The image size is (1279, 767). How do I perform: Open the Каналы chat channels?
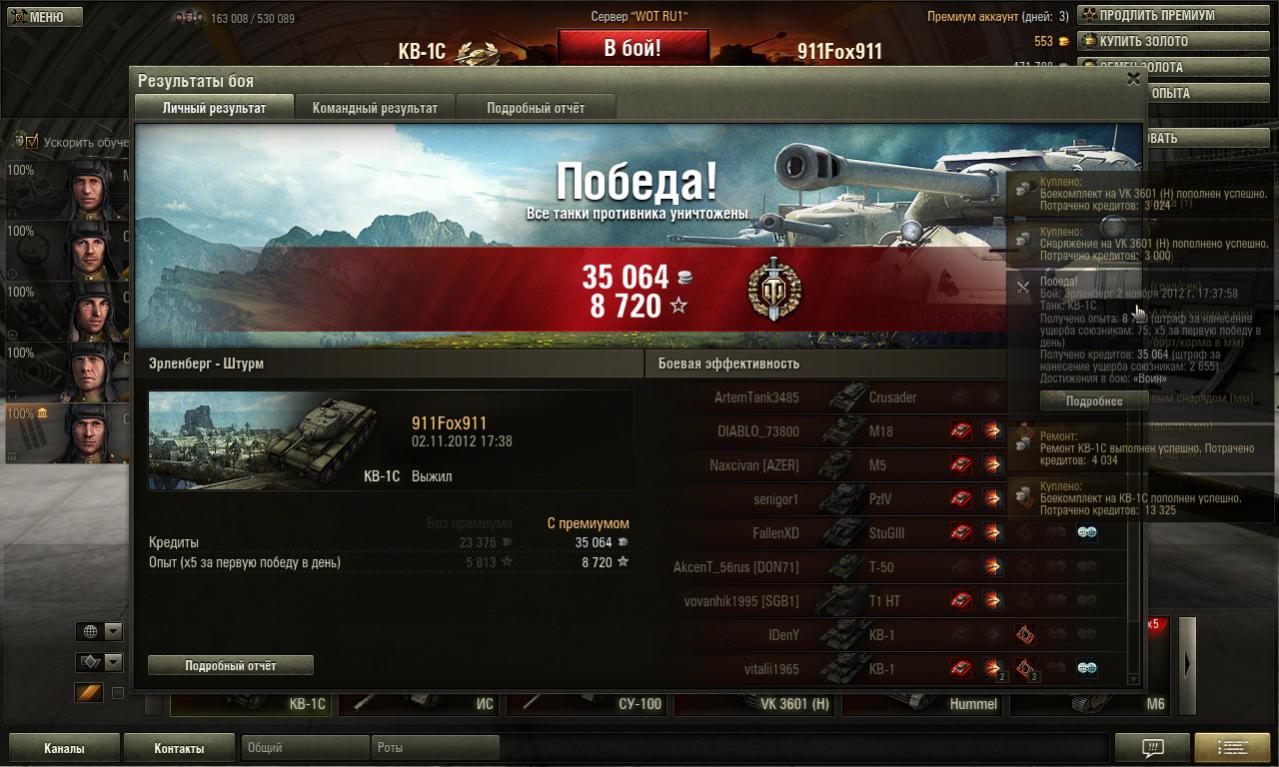click(x=64, y=748)
